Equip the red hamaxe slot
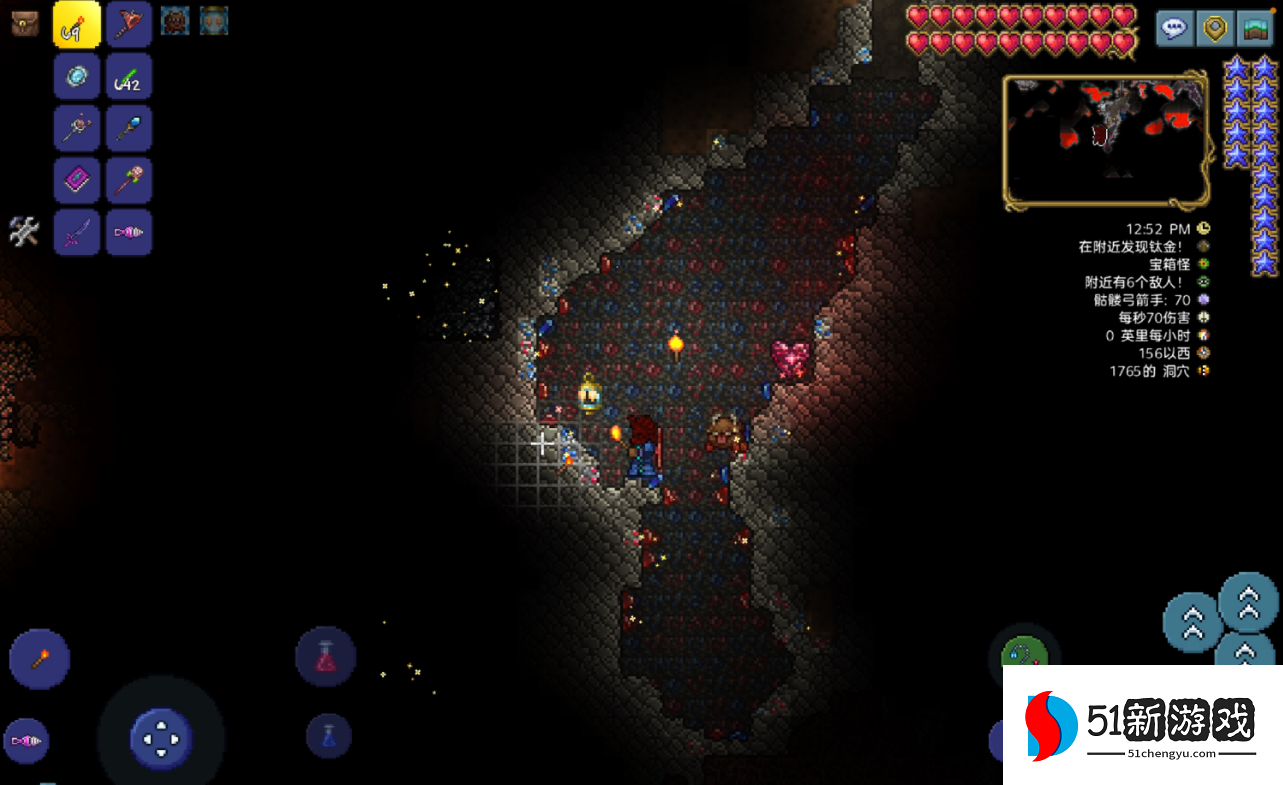This screenshot has height=785, width=1283. coord(129,25)
